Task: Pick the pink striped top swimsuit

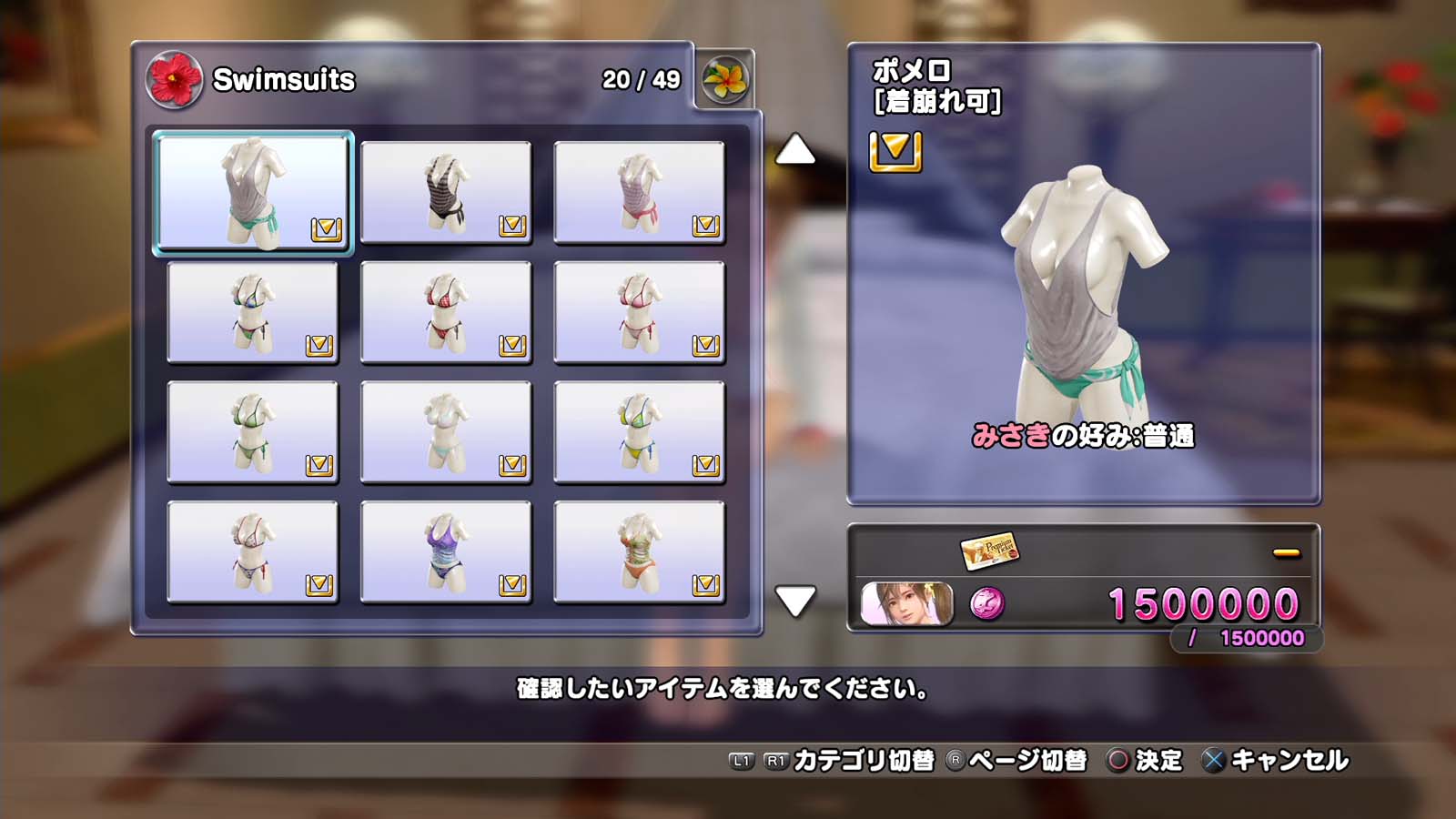Action: 639,193
